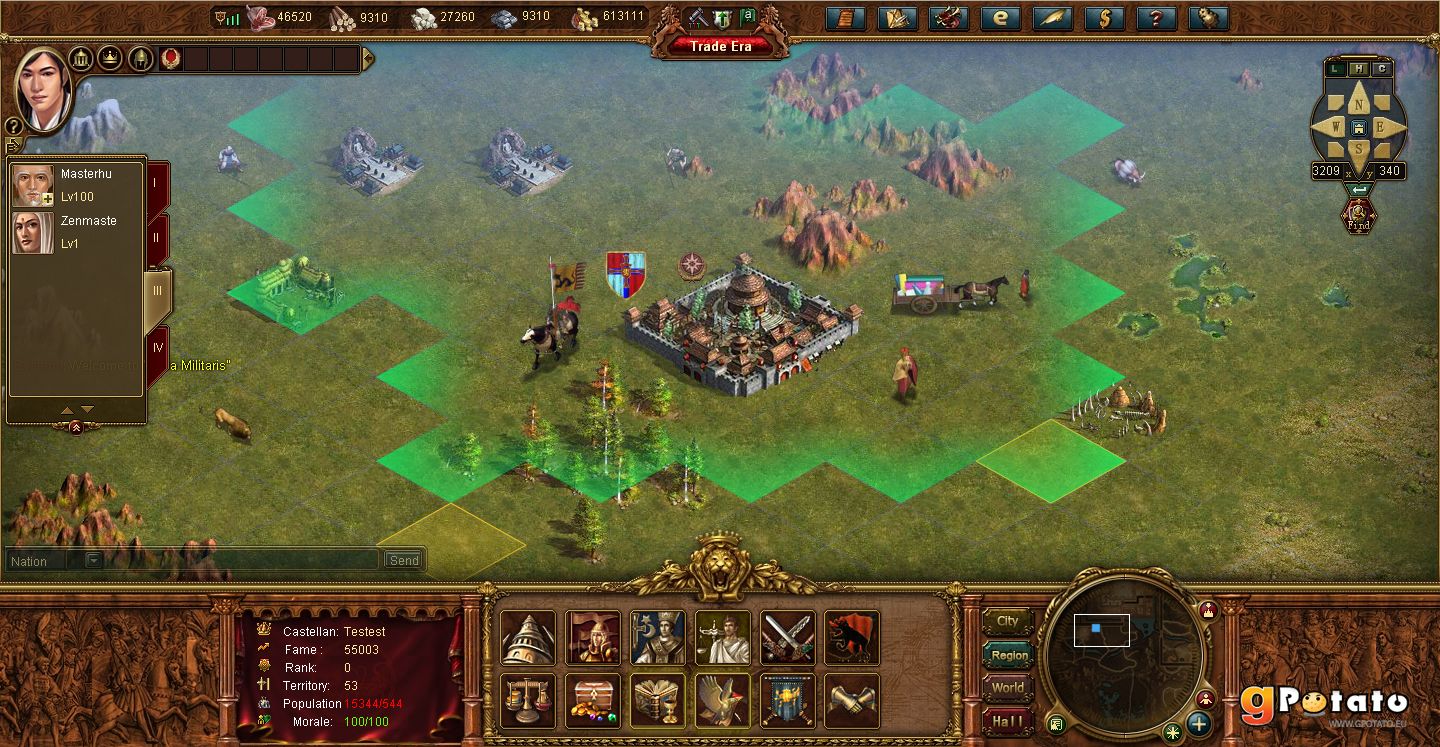Toggle the L map view mode
Viewport: 1440px width, 747px height.
click(x=1334, y=68)
